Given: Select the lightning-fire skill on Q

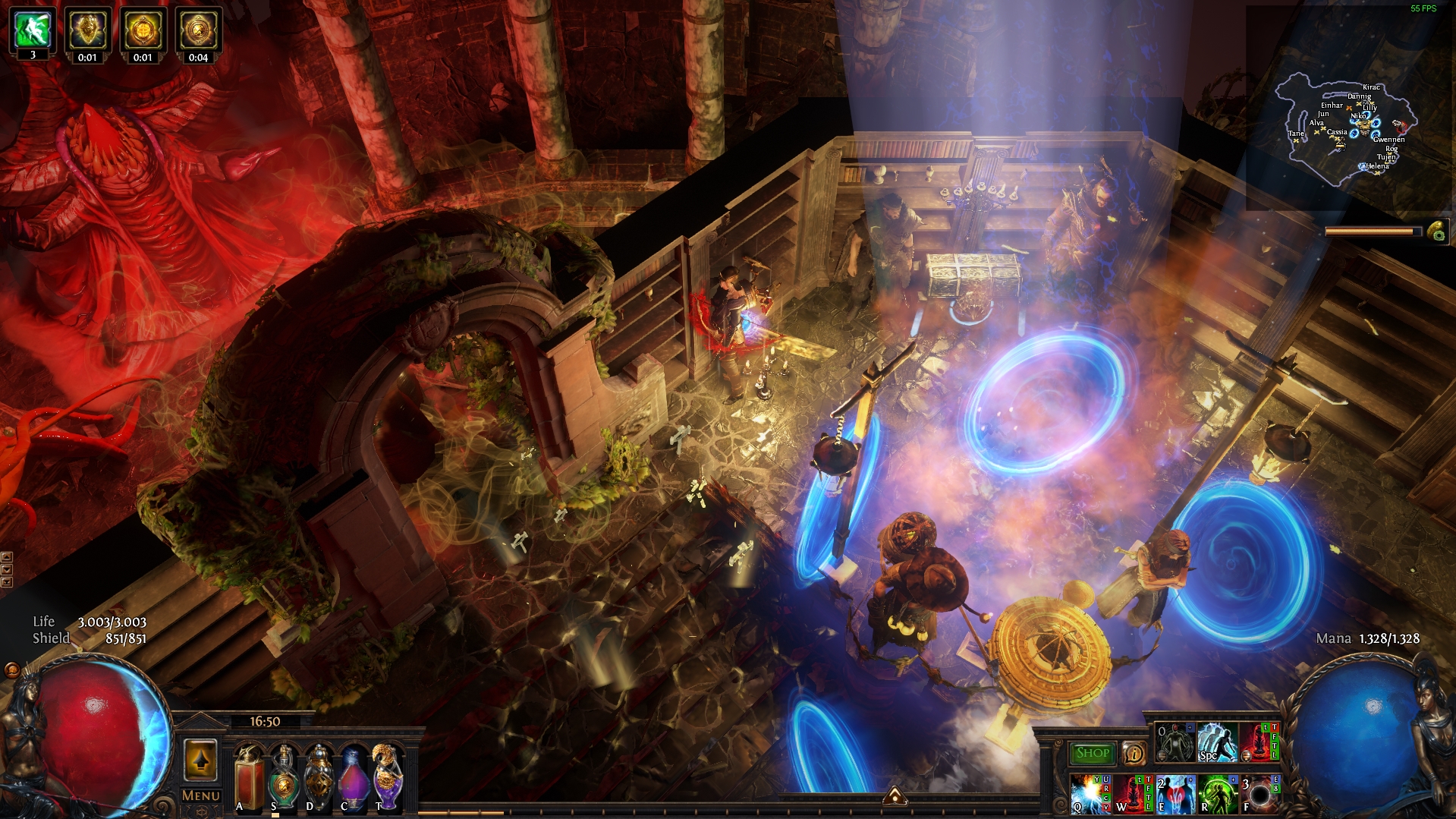Looking at the screenshot, I should 1090,794.
